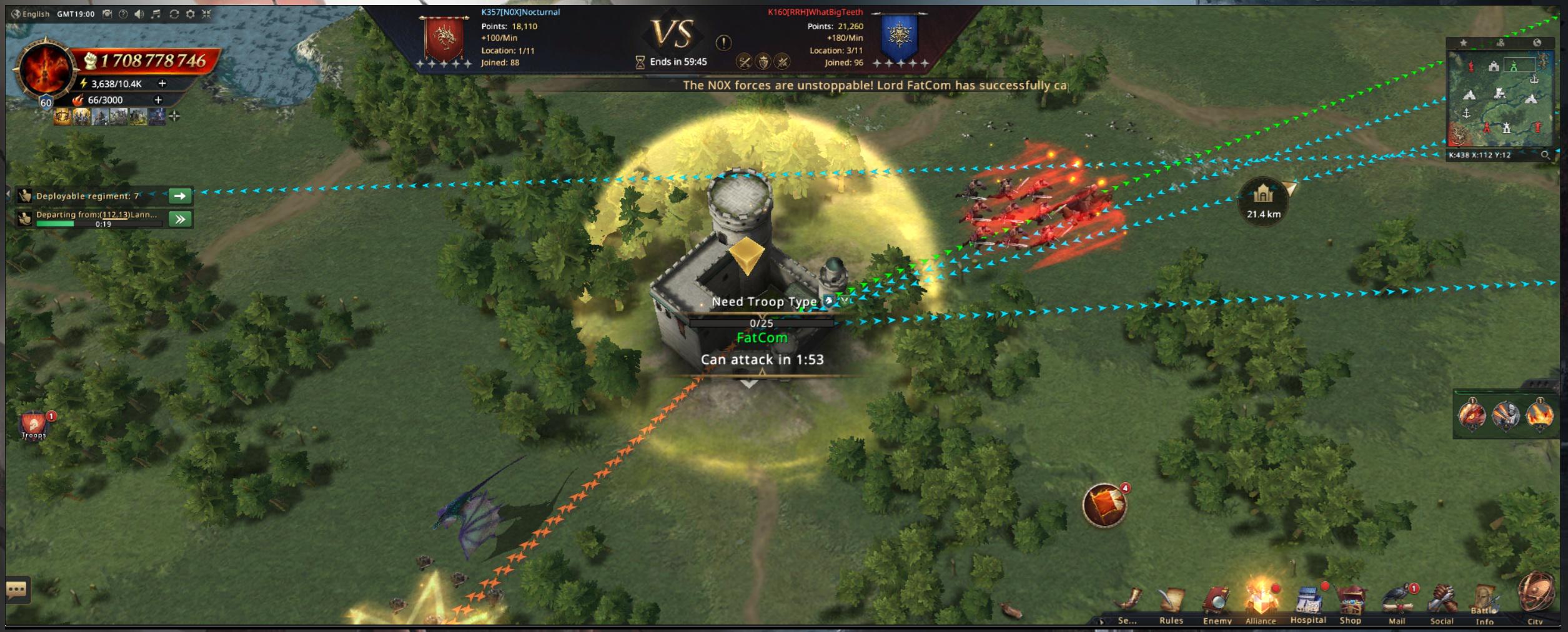Open the Troops panel

coord(34,425)
